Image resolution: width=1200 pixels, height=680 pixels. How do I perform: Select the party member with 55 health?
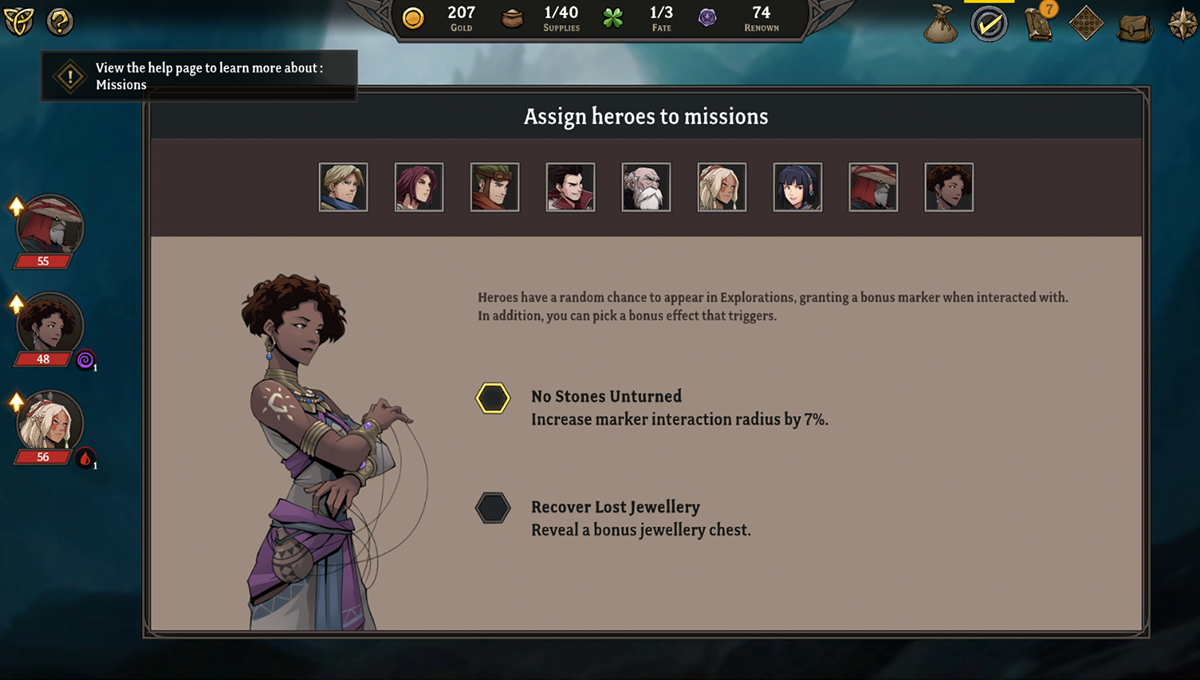tap(49, 229)
